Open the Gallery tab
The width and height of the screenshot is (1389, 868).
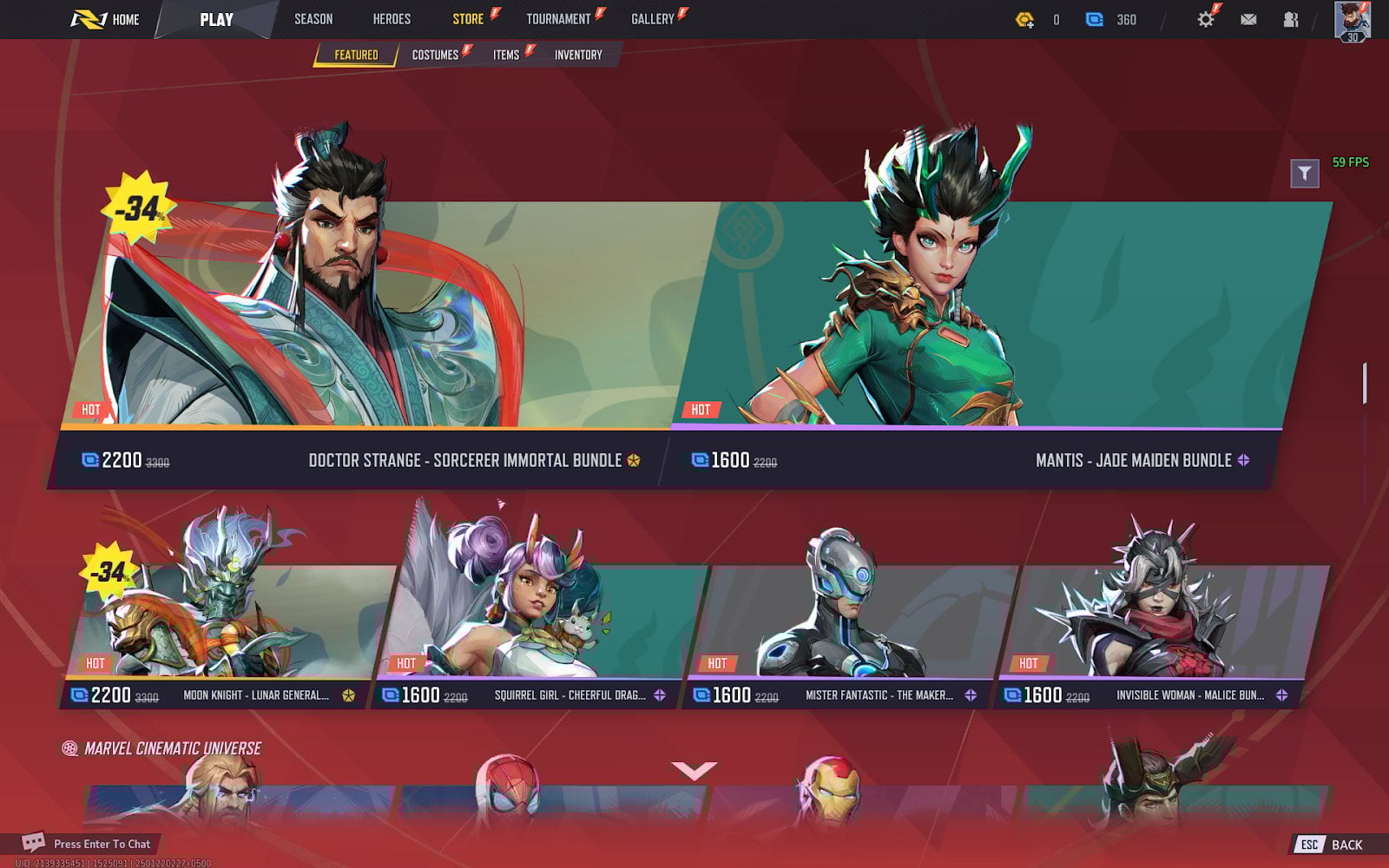tap(653, 19)
